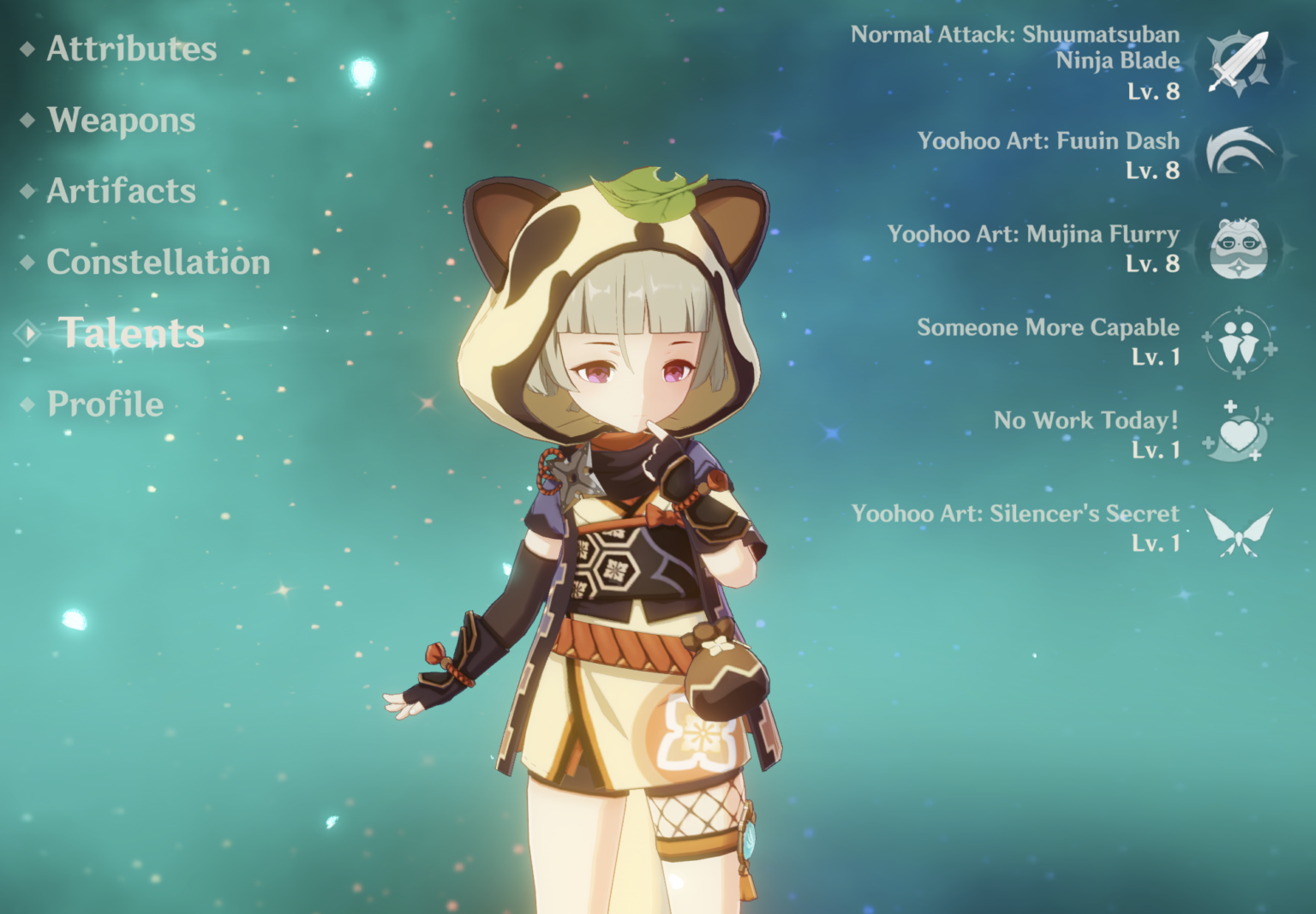Switch to the Attributes section
Screen dimensions: 1316x914
click(129, 50)
